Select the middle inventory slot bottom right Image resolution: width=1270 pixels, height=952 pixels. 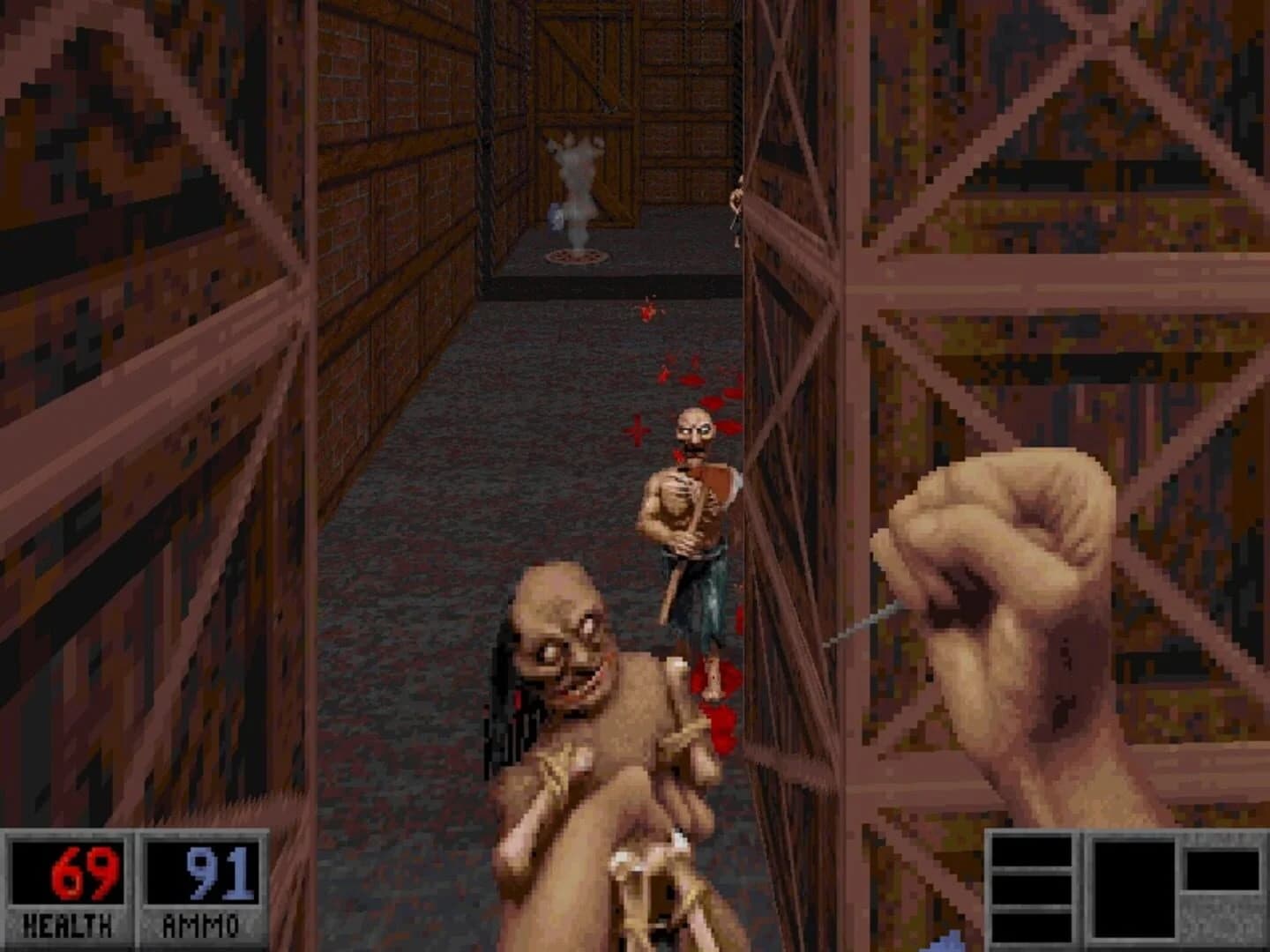[1032, 890]
